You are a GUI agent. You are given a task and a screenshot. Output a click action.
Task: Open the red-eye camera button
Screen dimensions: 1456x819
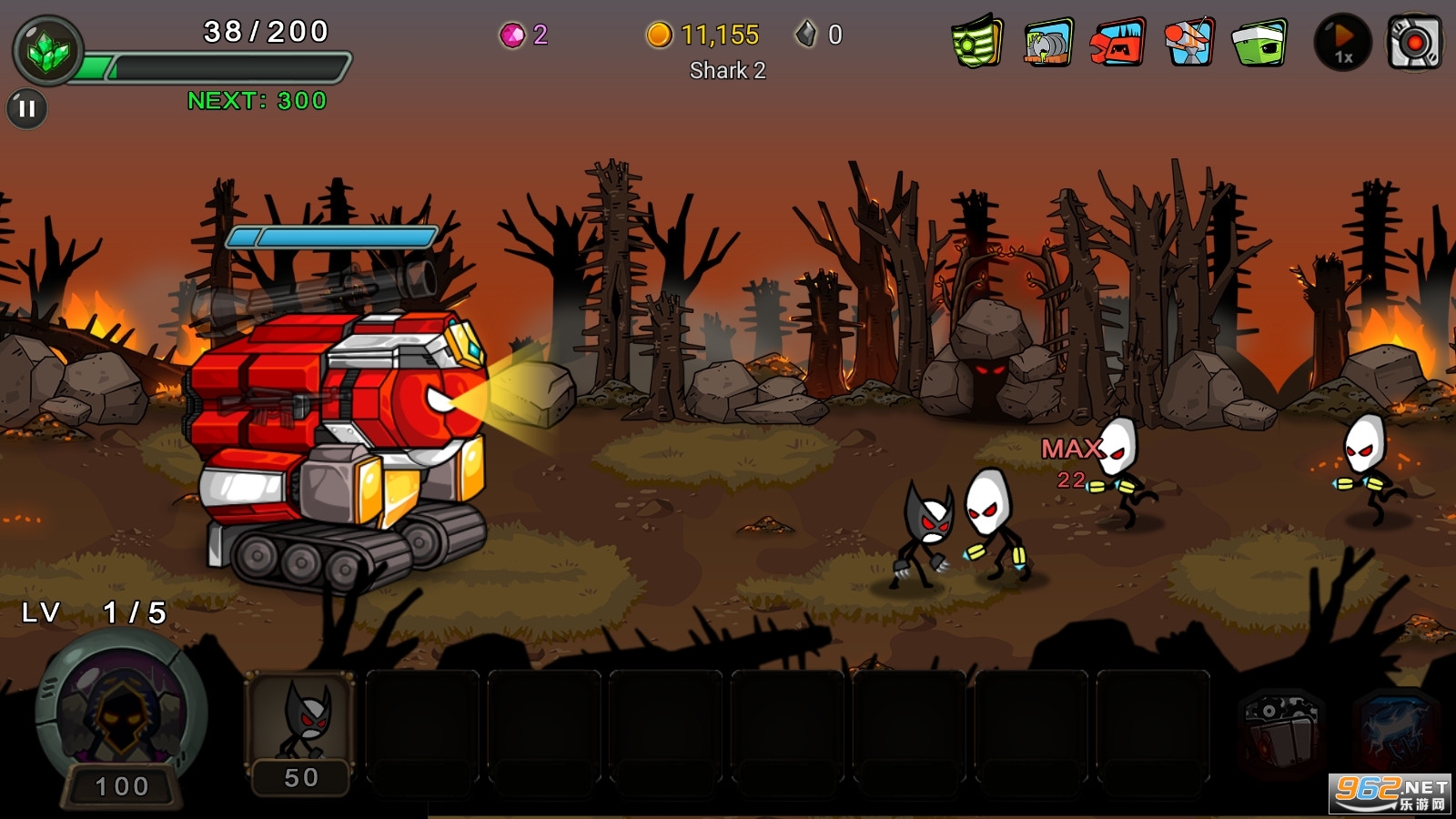pos(1413,43)
